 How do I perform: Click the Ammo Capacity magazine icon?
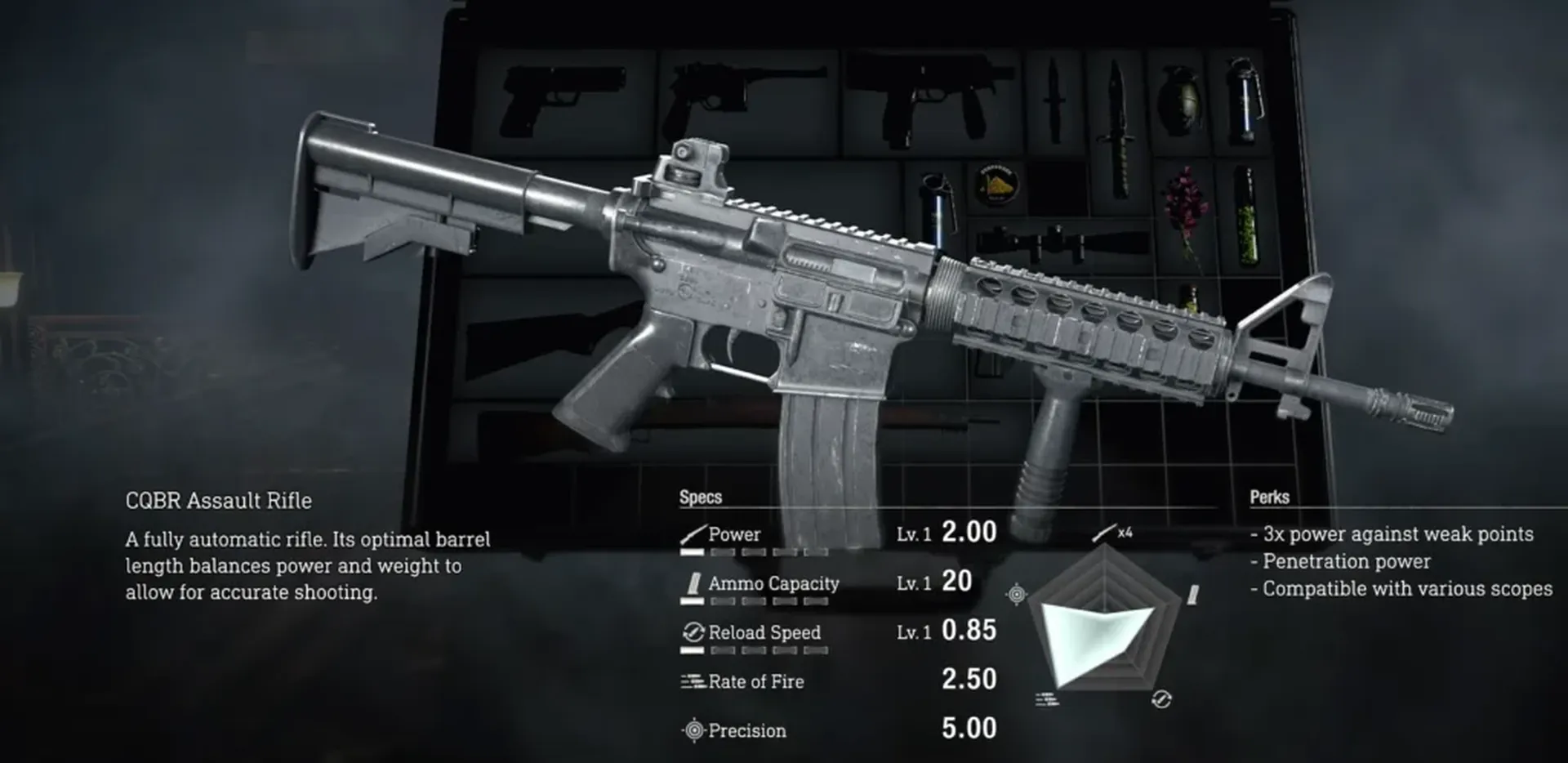tap(693, 583)
